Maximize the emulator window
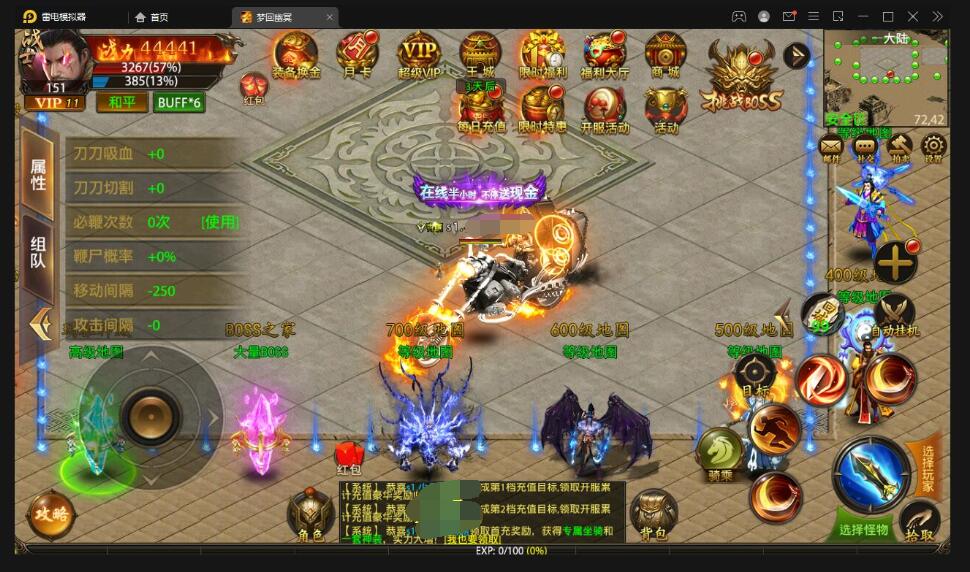The width and height of the screenshot is (970, 572). click(x=887, y=16)
